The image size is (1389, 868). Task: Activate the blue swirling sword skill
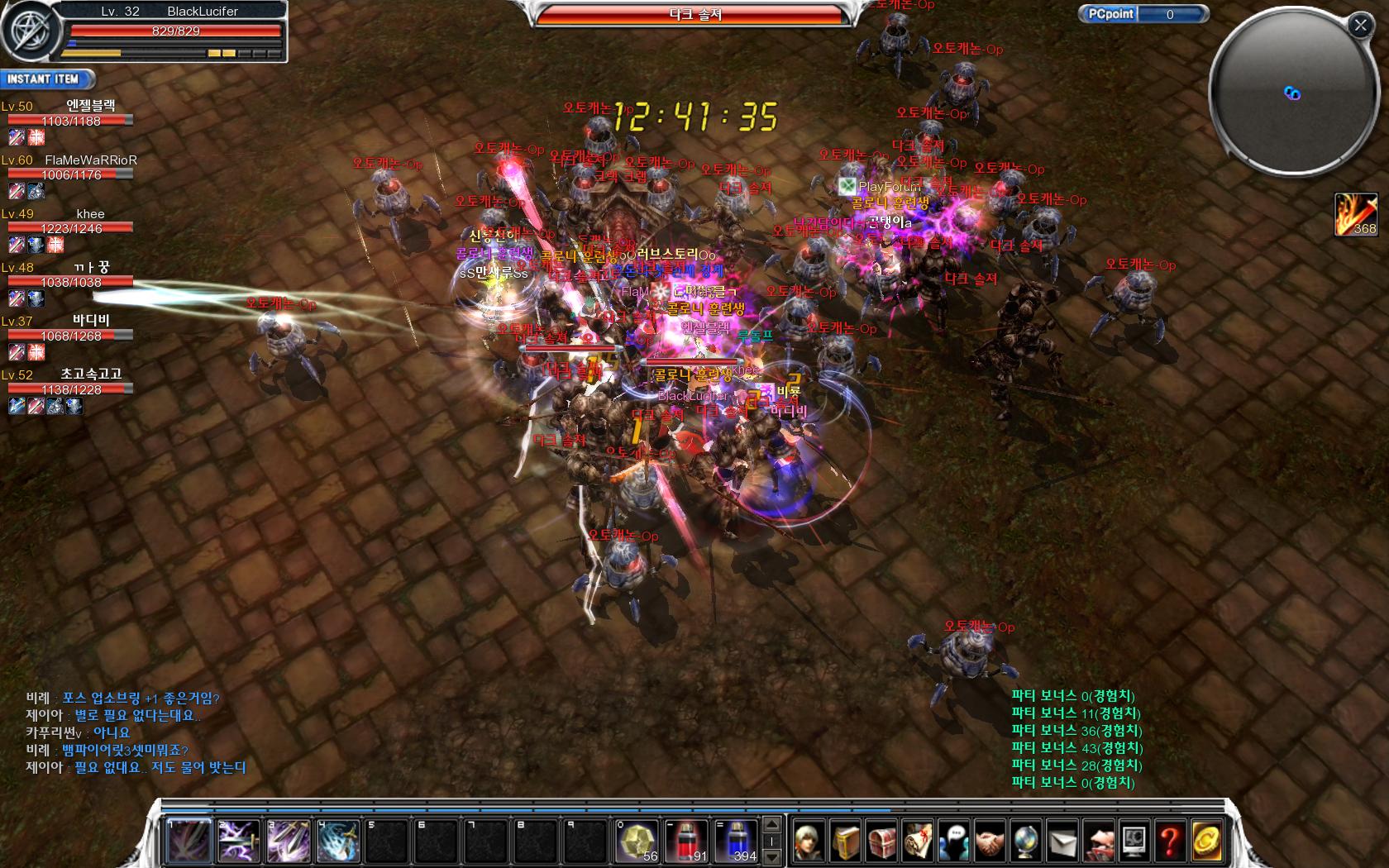(338, 842)
